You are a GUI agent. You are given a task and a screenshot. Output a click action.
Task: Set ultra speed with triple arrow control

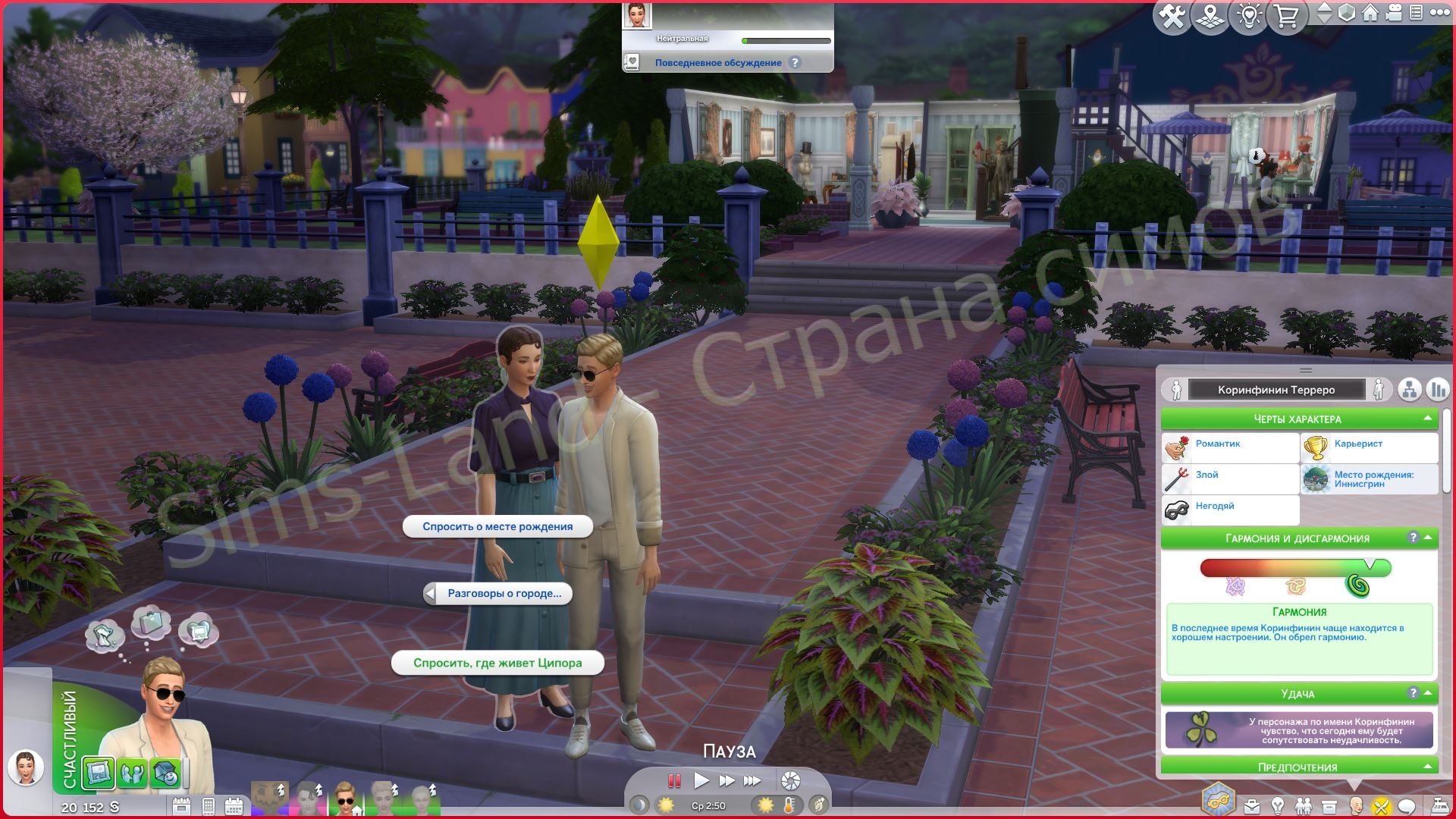pos(752,780)
